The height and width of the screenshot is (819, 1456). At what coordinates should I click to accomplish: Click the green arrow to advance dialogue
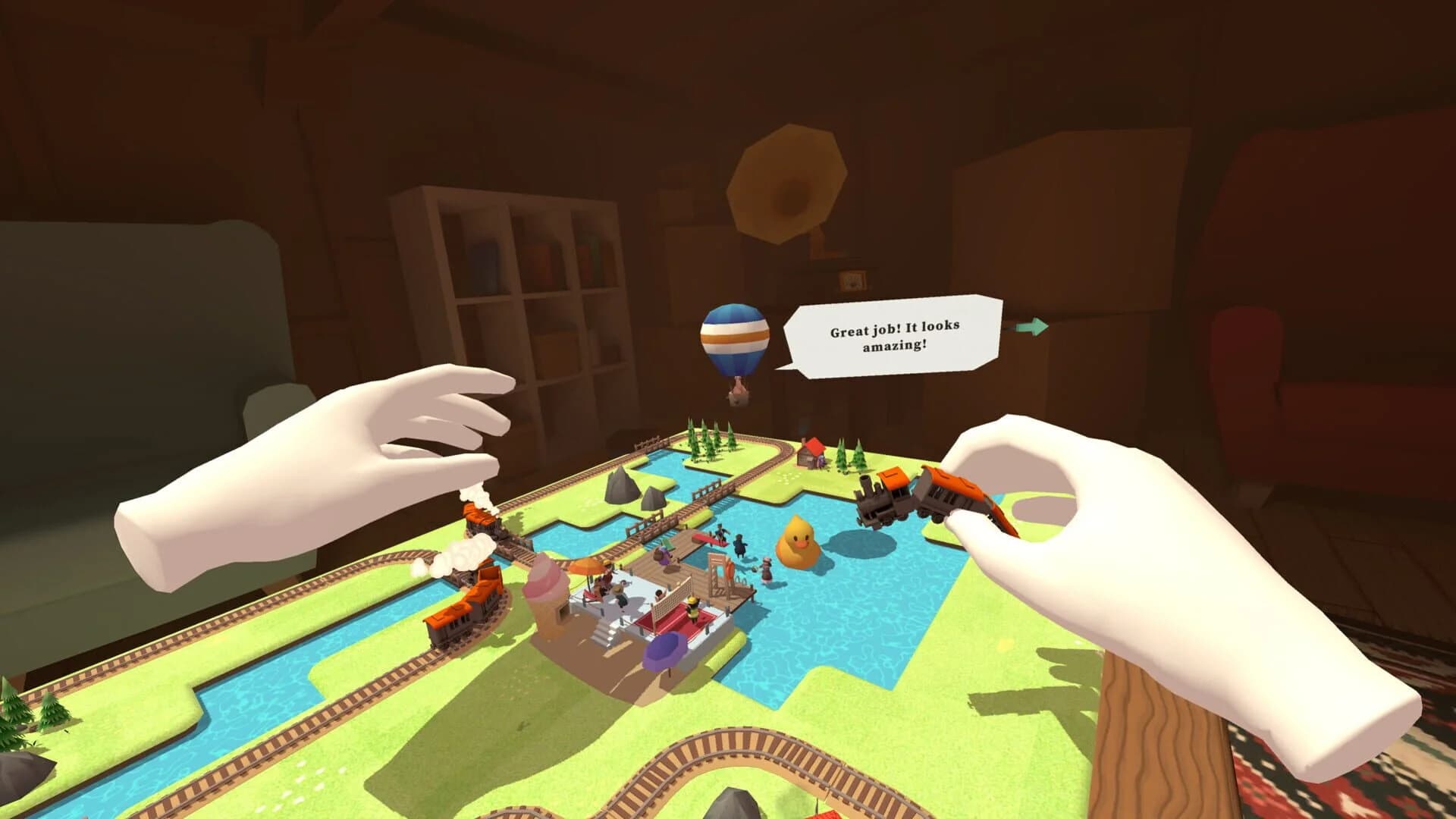click(1031, 326)
